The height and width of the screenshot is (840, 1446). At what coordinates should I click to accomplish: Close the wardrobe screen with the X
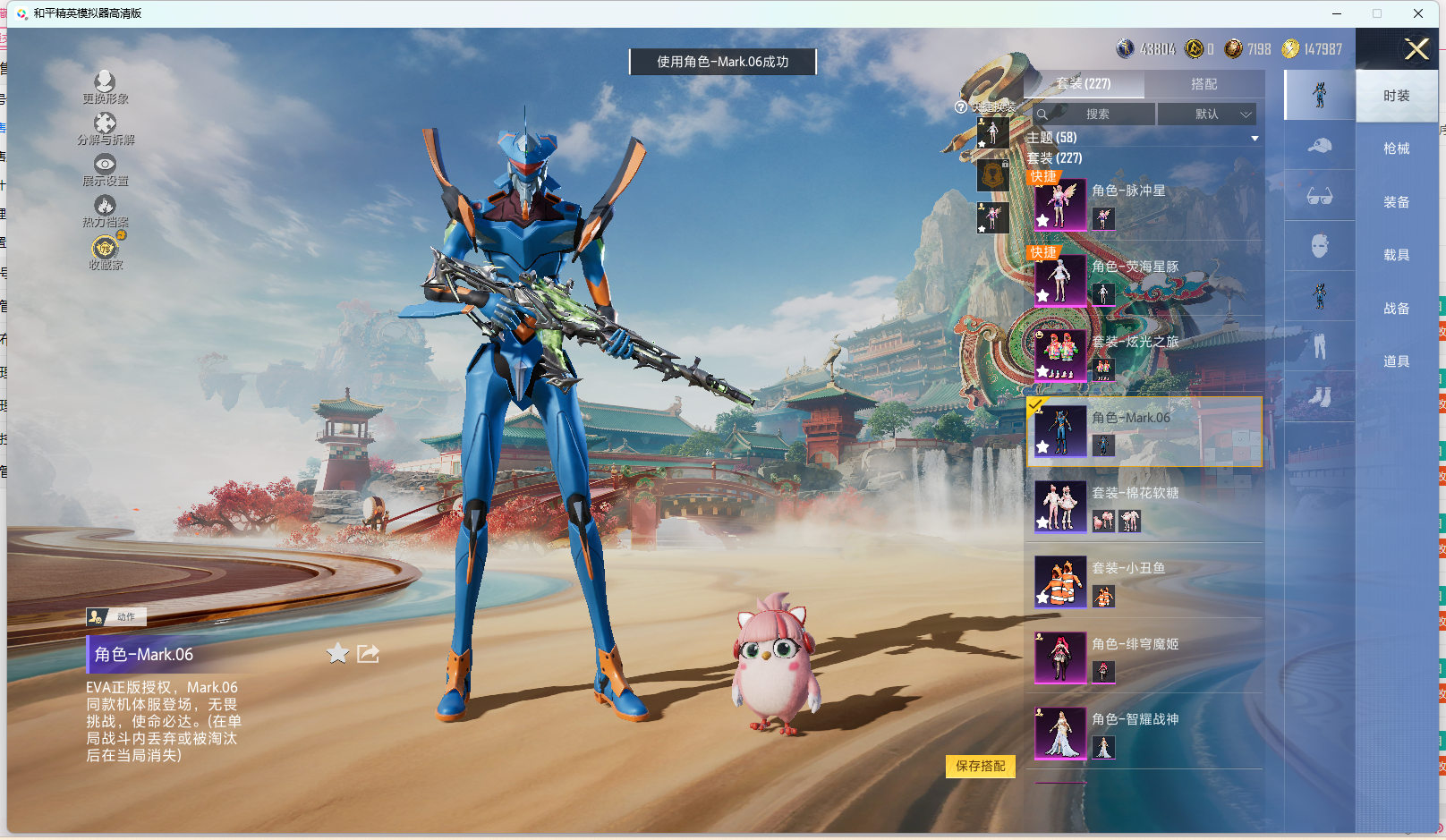coord(1416,49)
